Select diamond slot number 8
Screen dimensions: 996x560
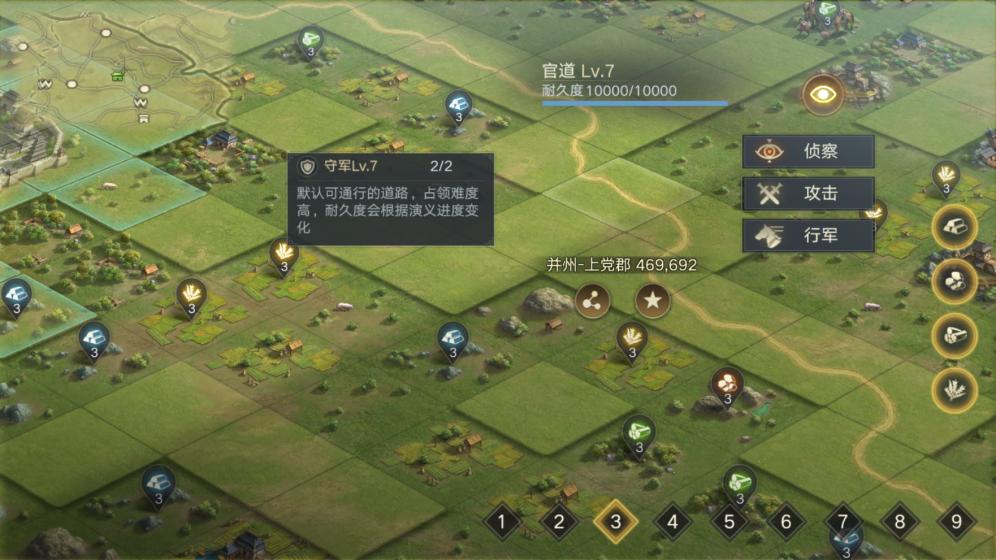(900, 521)
